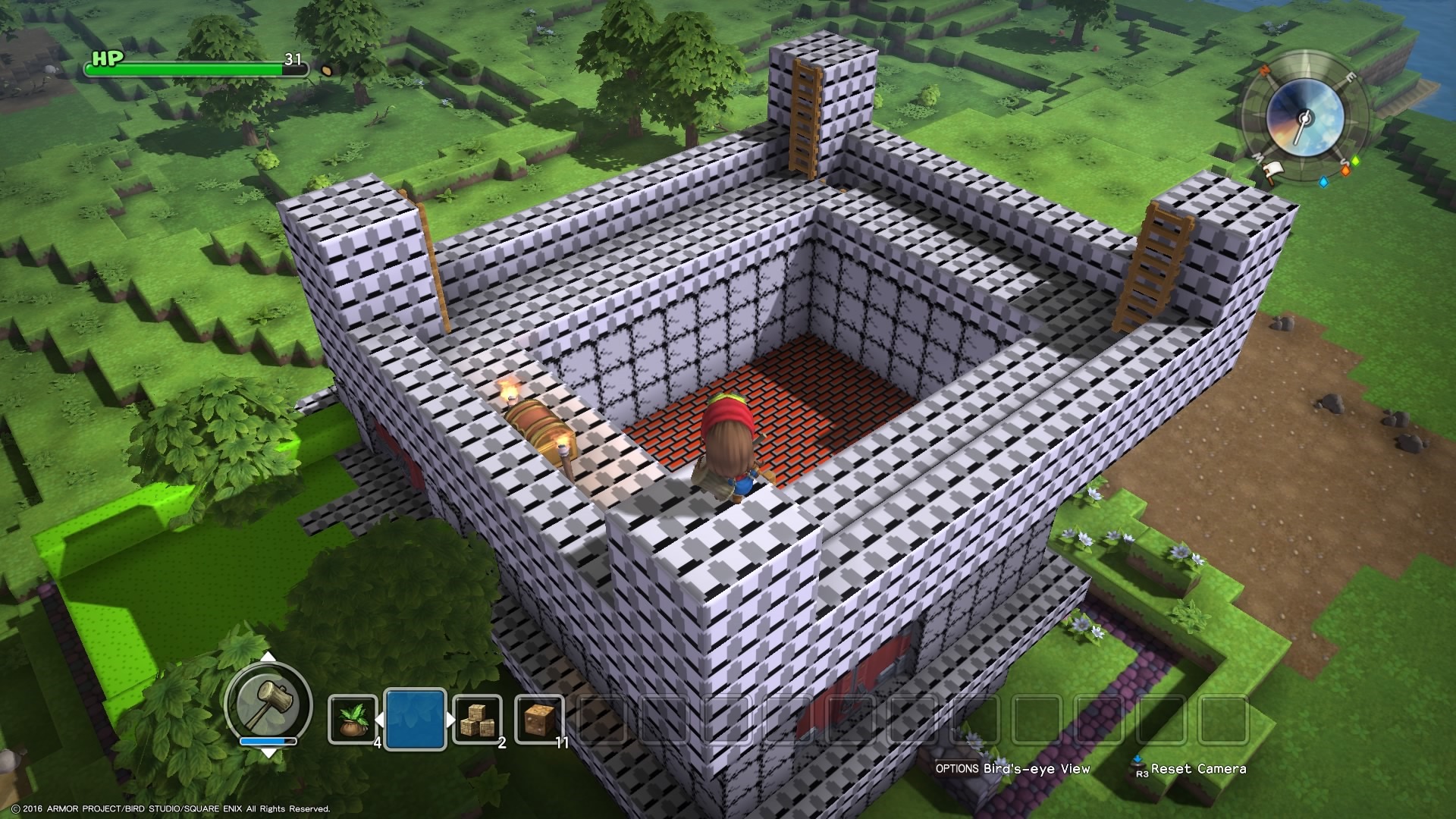1456x819 pixels.
Task: Switch to Bird's-eye View
Action: pyautogui.click(x=1012, y=768)
